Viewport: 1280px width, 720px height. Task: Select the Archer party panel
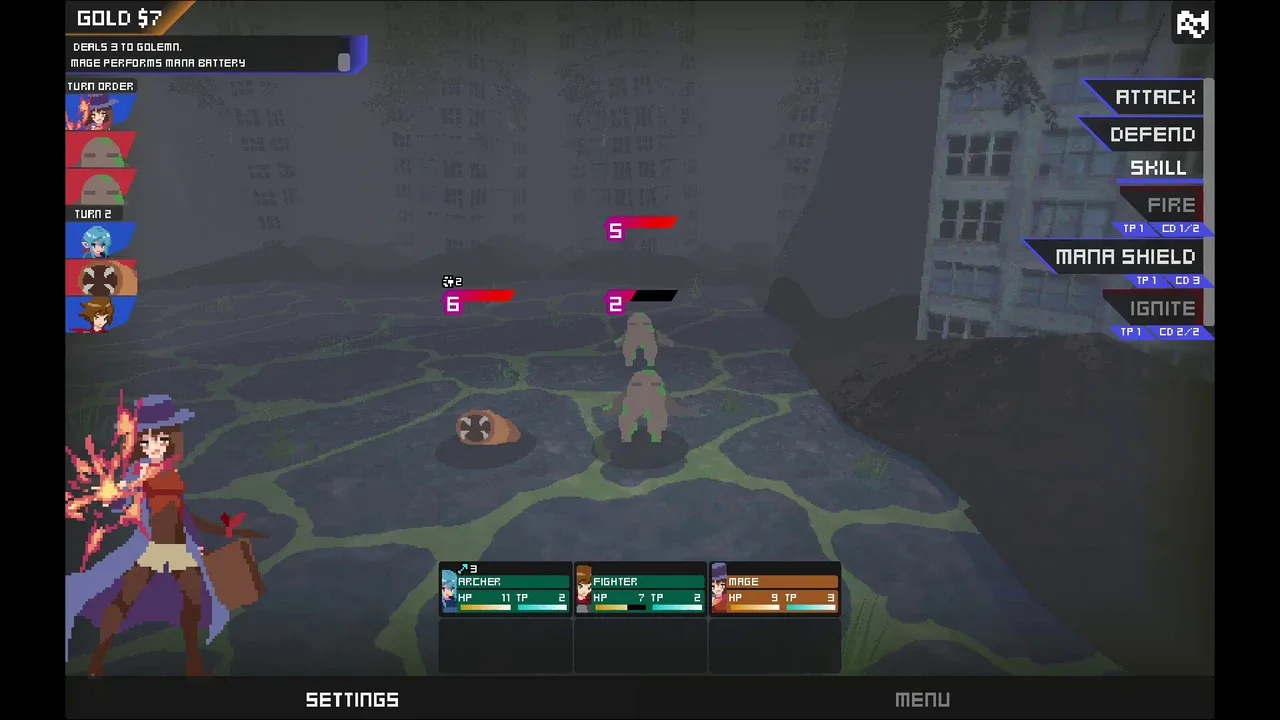[506, 589]
